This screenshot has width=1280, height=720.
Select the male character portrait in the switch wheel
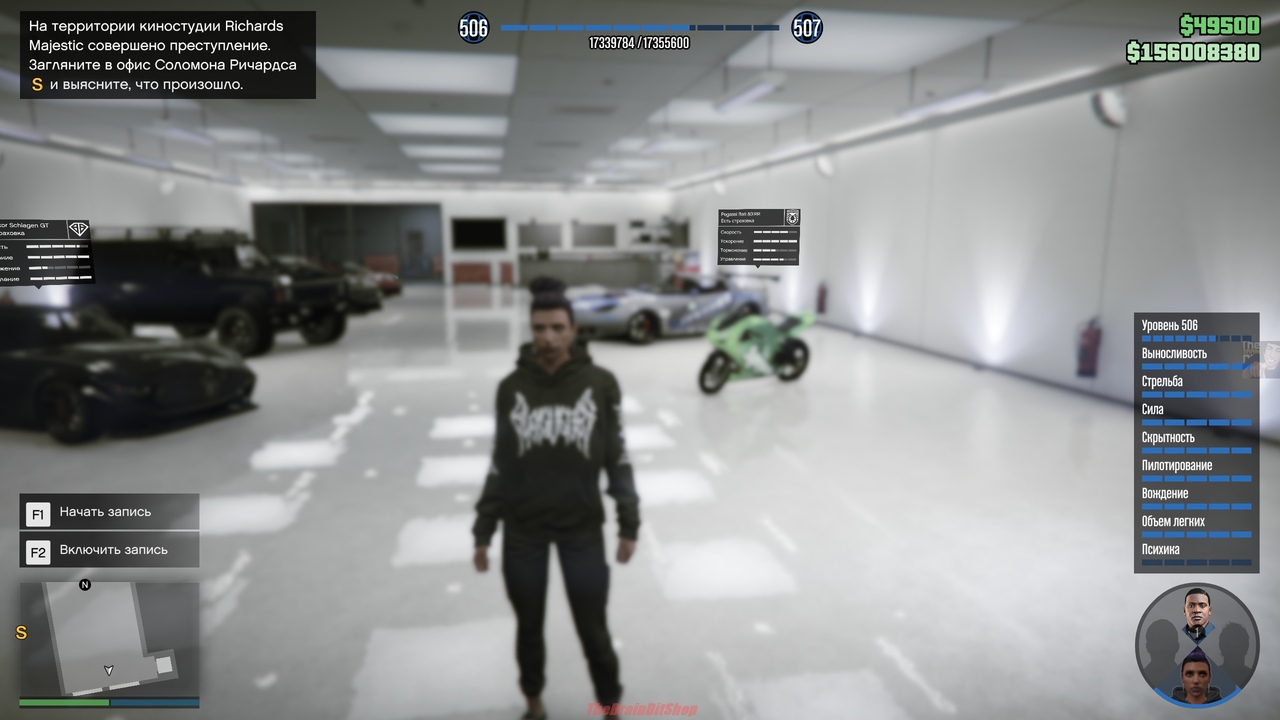point(1197,612)
